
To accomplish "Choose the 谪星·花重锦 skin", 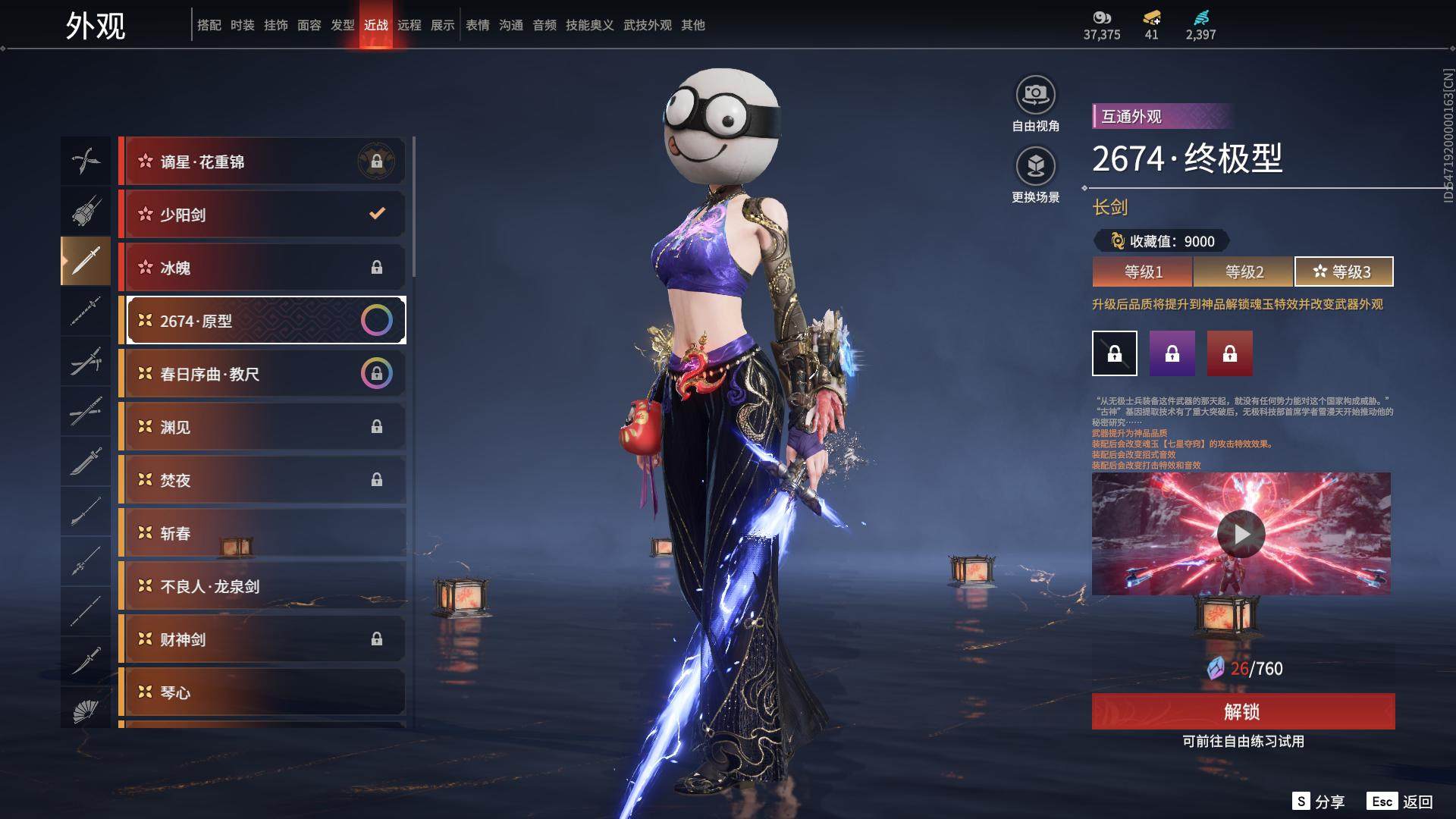I will [x=262, y=162].
